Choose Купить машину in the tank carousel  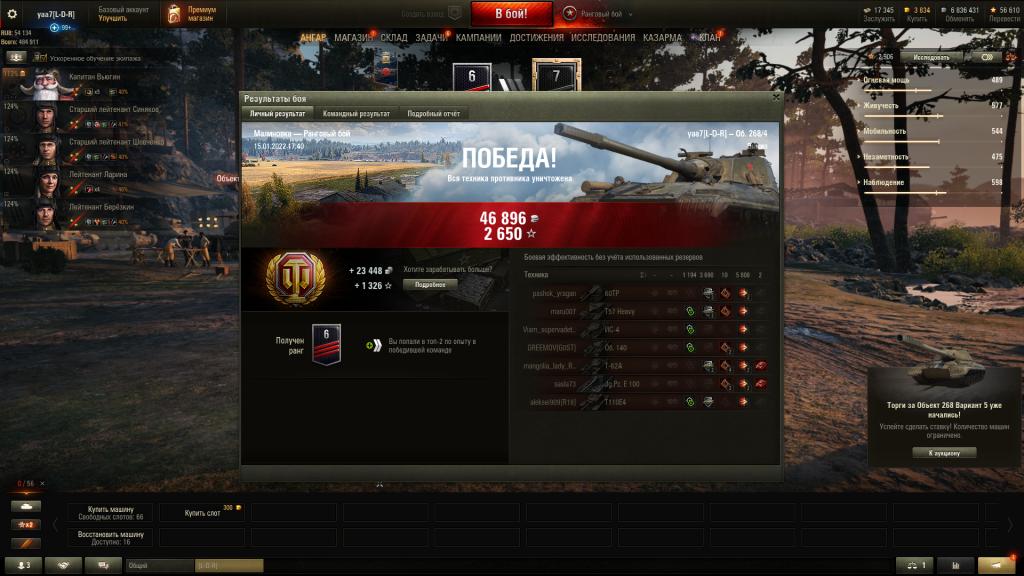[x=109, y=512]
